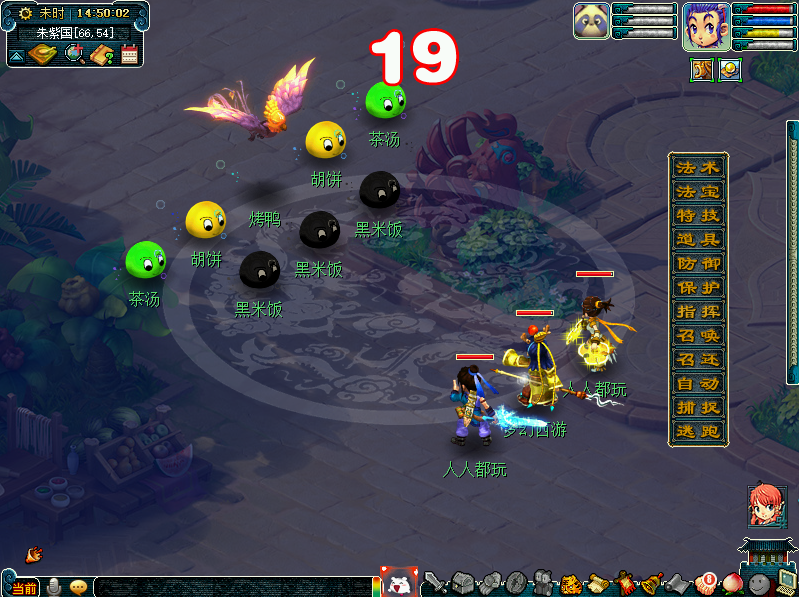Open the 法术 spell menu
The image size is (799, 597).
(x=698, y=167)
